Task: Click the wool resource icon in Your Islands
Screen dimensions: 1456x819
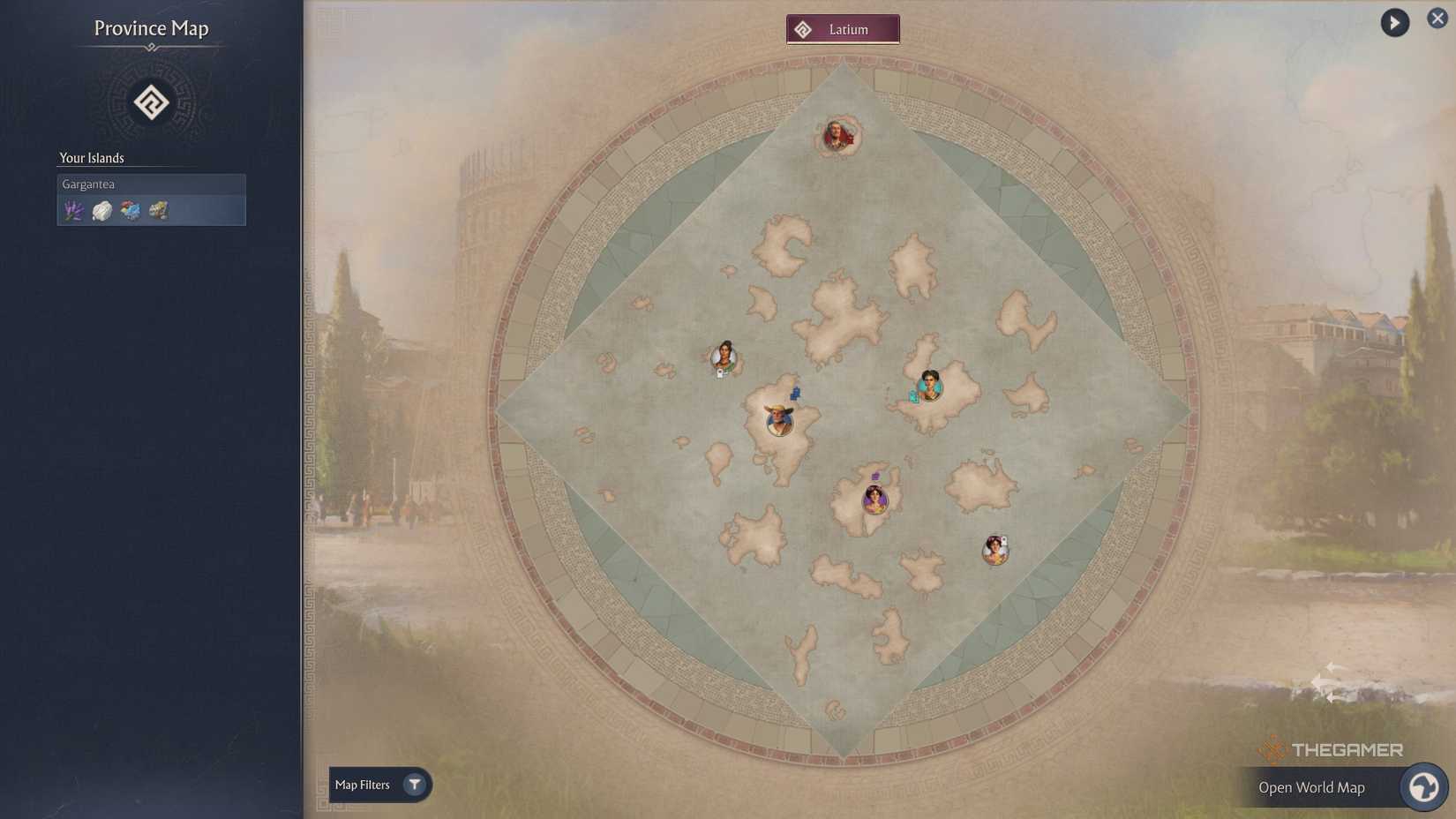Action: (x=101, y=210)
